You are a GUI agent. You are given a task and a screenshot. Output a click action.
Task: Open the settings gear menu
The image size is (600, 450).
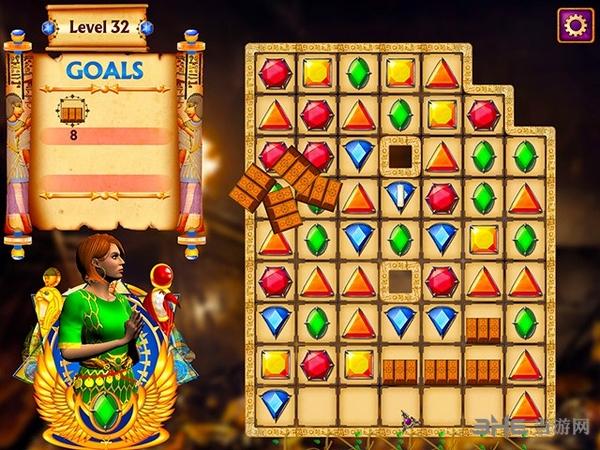575,25
